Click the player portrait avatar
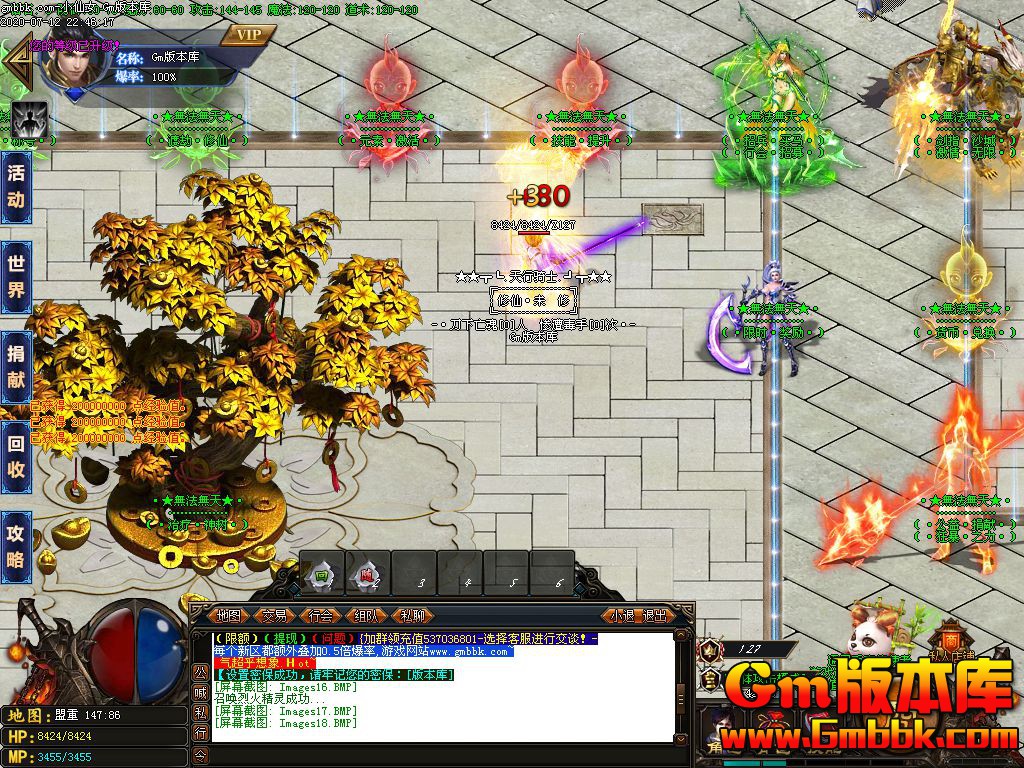 pos(70,65)
